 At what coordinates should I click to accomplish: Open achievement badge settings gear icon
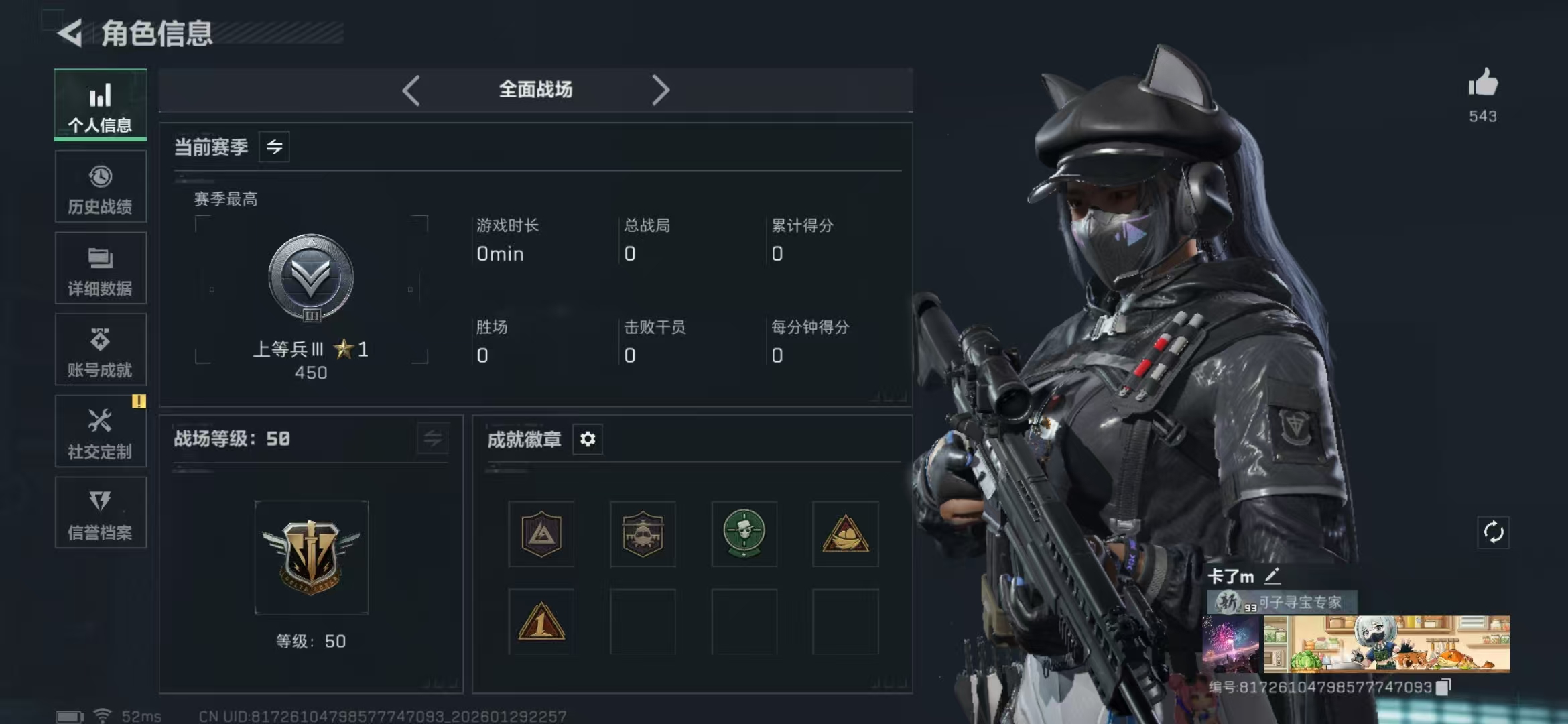tap(588, 439)
